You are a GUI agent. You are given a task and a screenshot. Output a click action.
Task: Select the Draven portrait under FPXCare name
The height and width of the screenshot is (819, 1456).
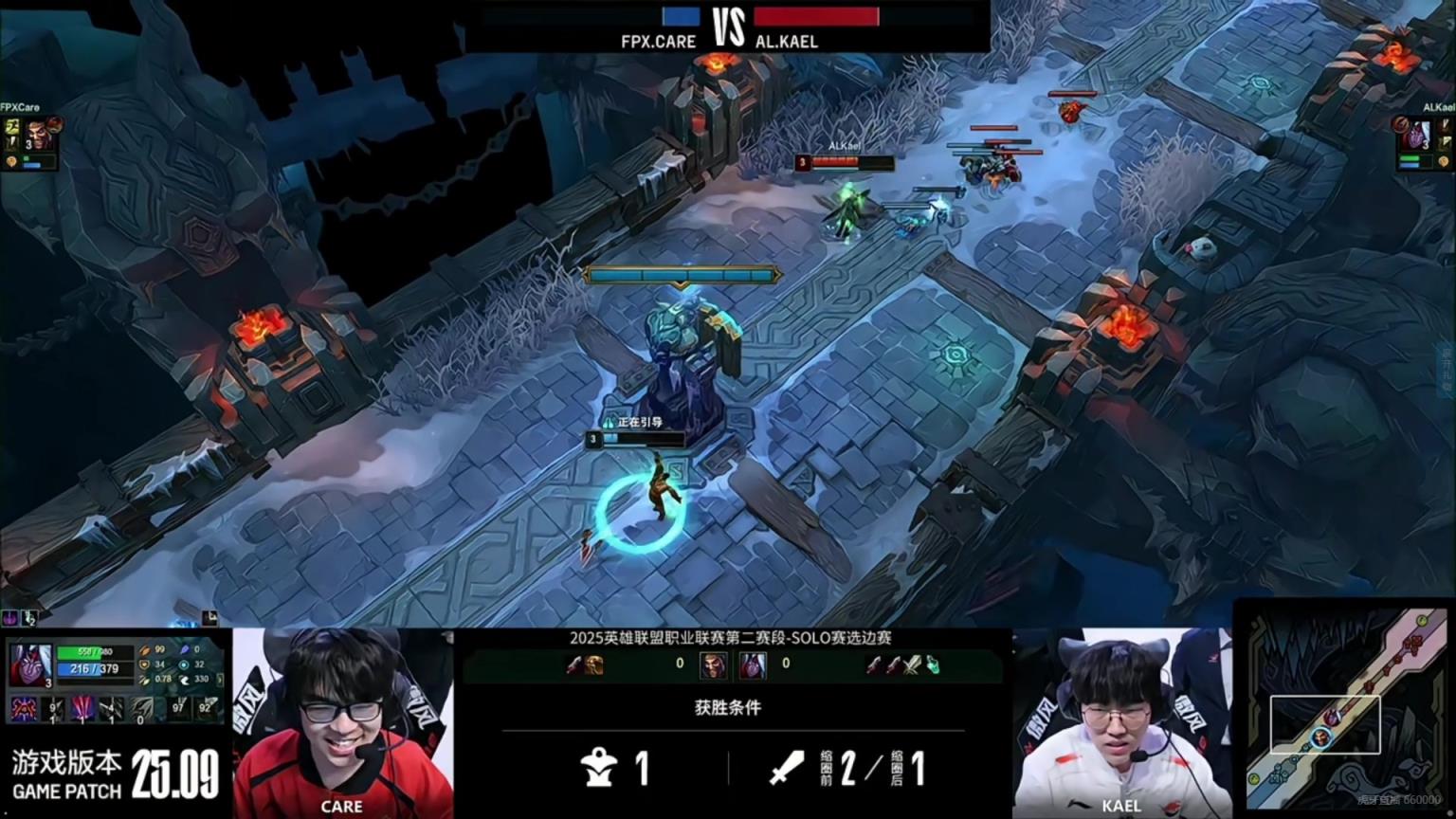(36, 134)
